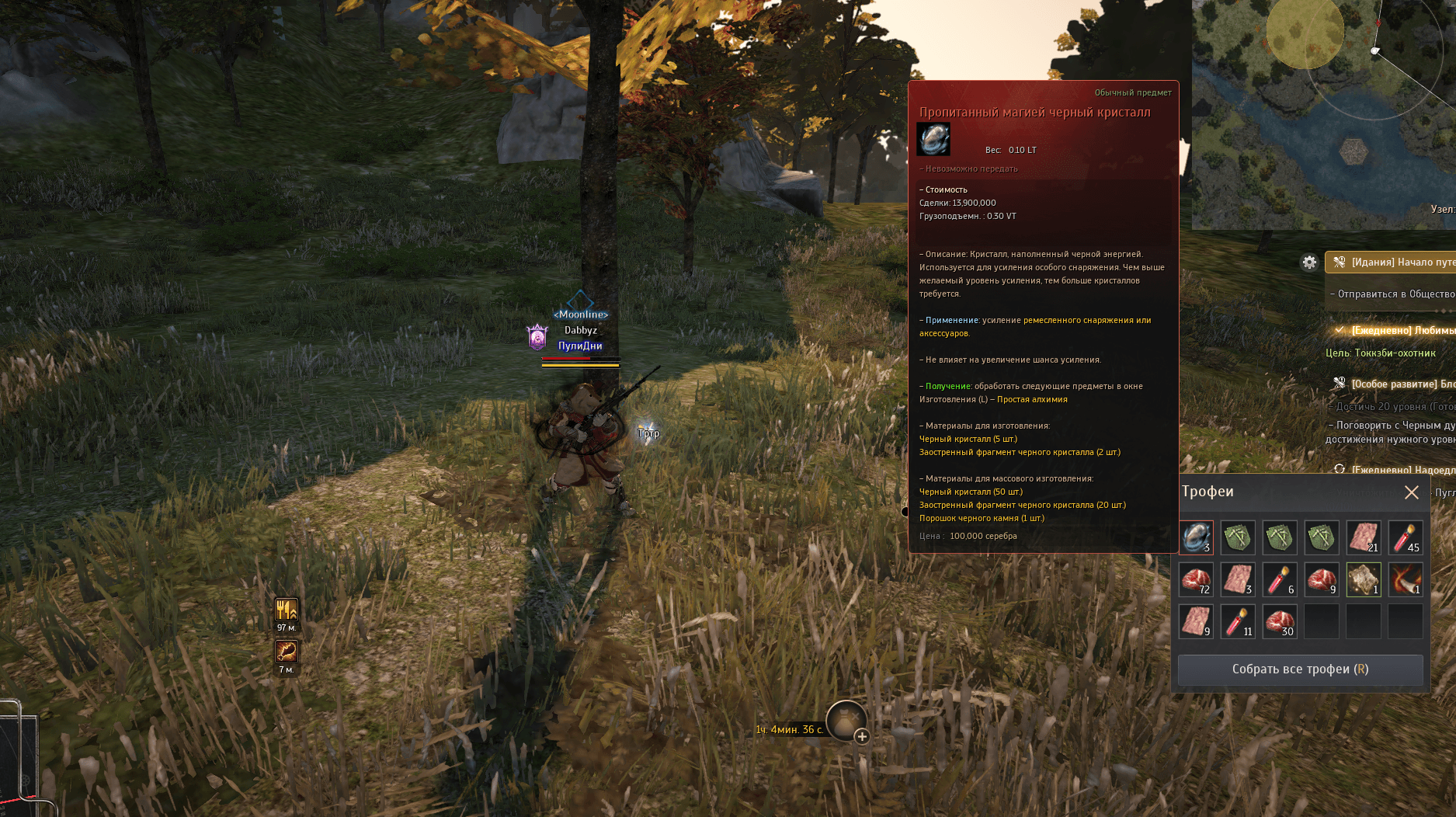Screen dimensions: 1456x817
Task: Loot the meat stack of 9
Action: [x=1322, y=579]
